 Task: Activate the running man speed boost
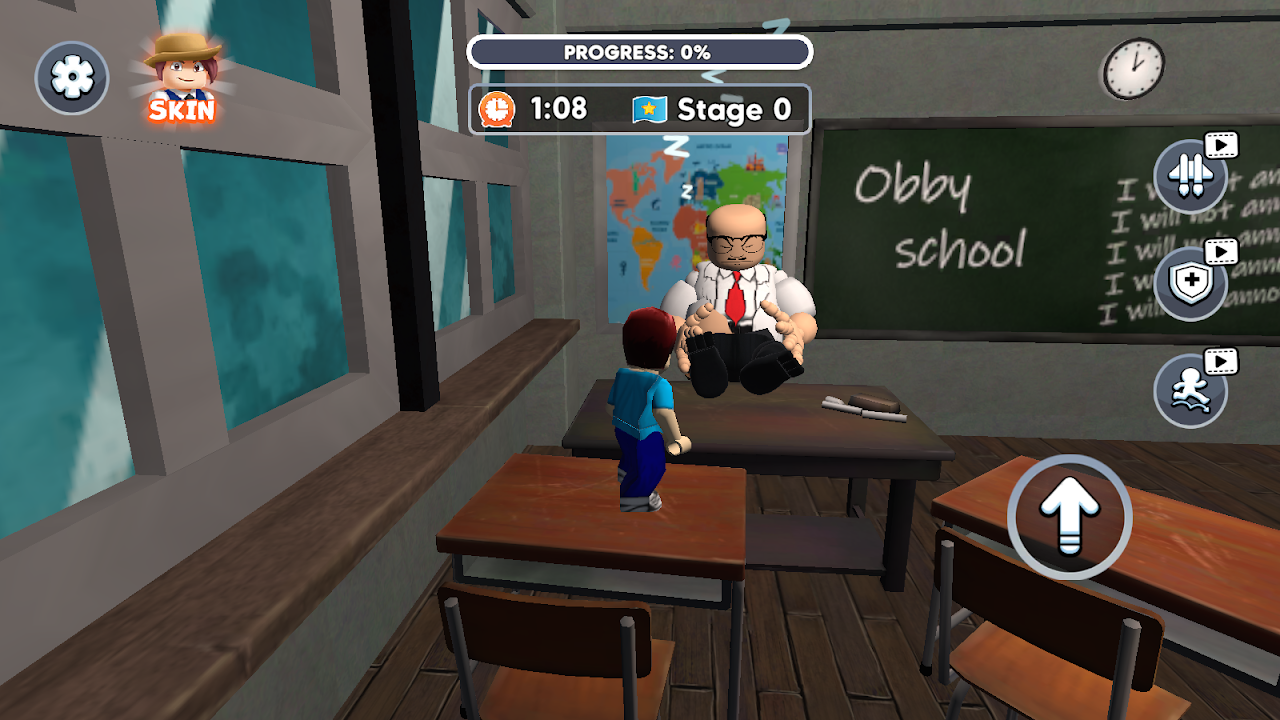pyautogui.click(x=1190, y=391)
